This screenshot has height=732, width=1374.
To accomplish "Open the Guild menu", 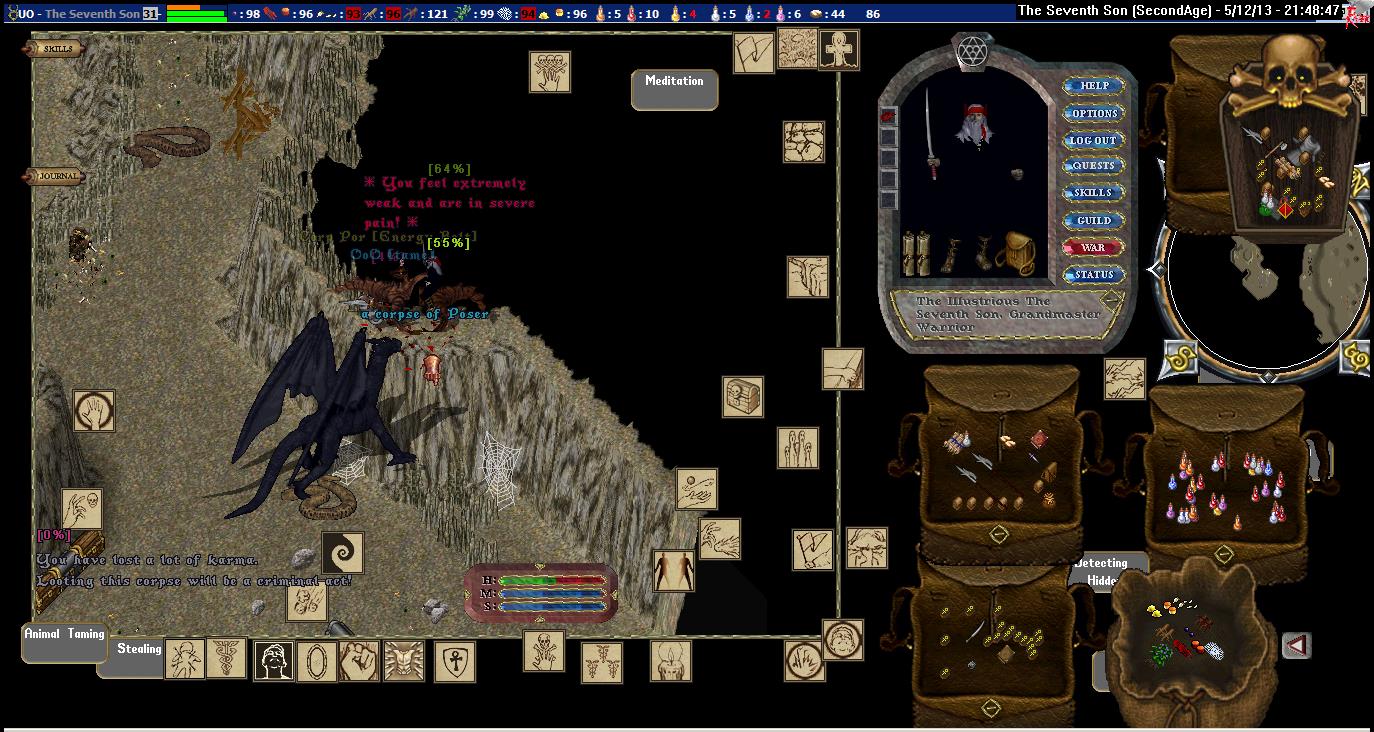I will click(x=1093, y=220).
